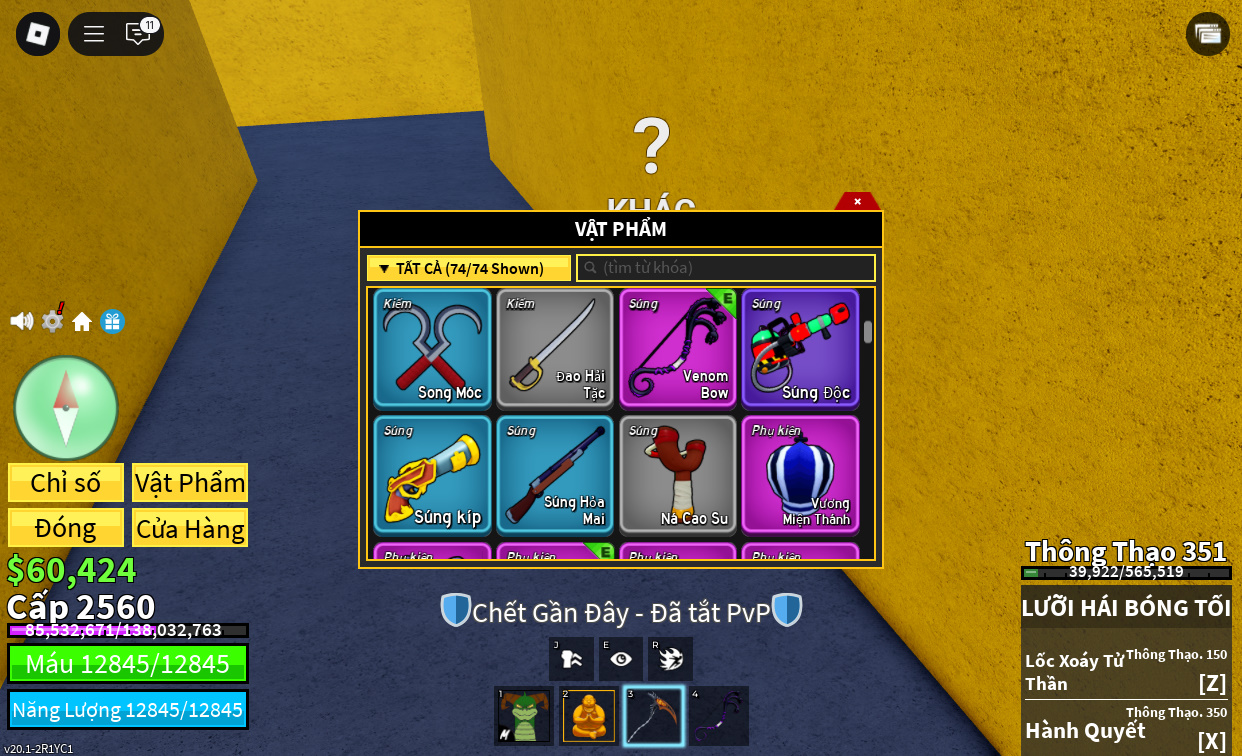Select the golden Buddha hotbar slot
The image size is (1242, 756).
point(589,716)
